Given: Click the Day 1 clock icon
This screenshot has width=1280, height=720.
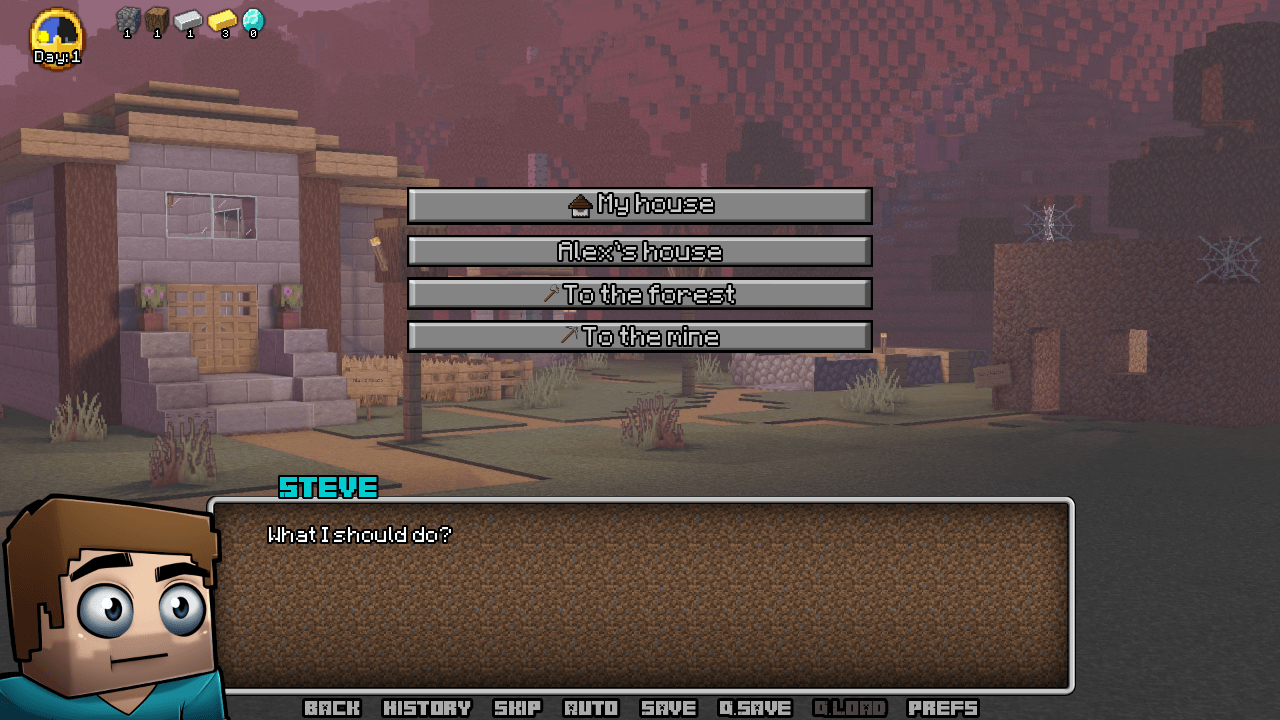Looking at the screenshot, I should click(x=57, y=38).
